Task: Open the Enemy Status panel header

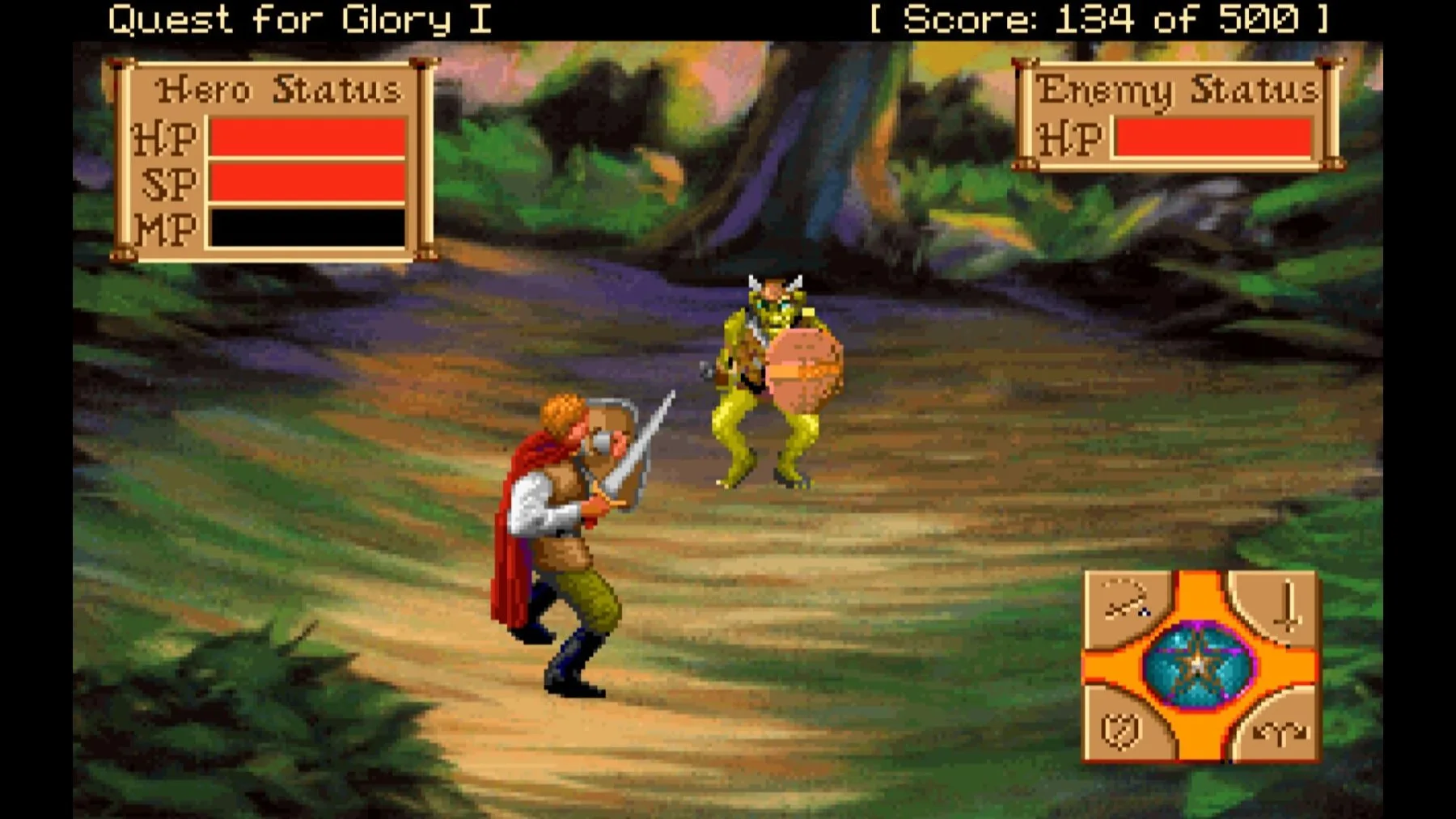Action: [1177, 87]
